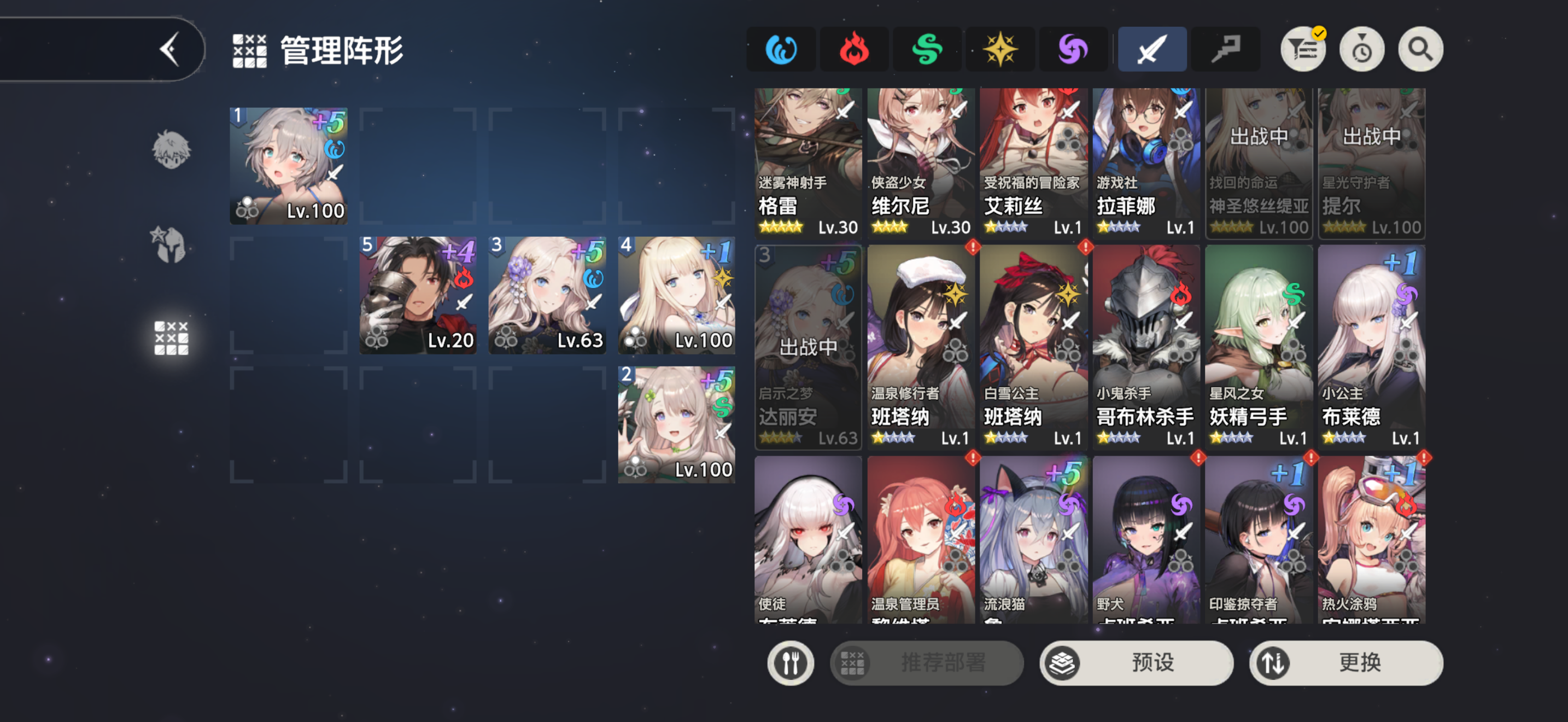Filter heroes by fire element
The height and width of the screenshot is (722, 1568).
(854, 49)
